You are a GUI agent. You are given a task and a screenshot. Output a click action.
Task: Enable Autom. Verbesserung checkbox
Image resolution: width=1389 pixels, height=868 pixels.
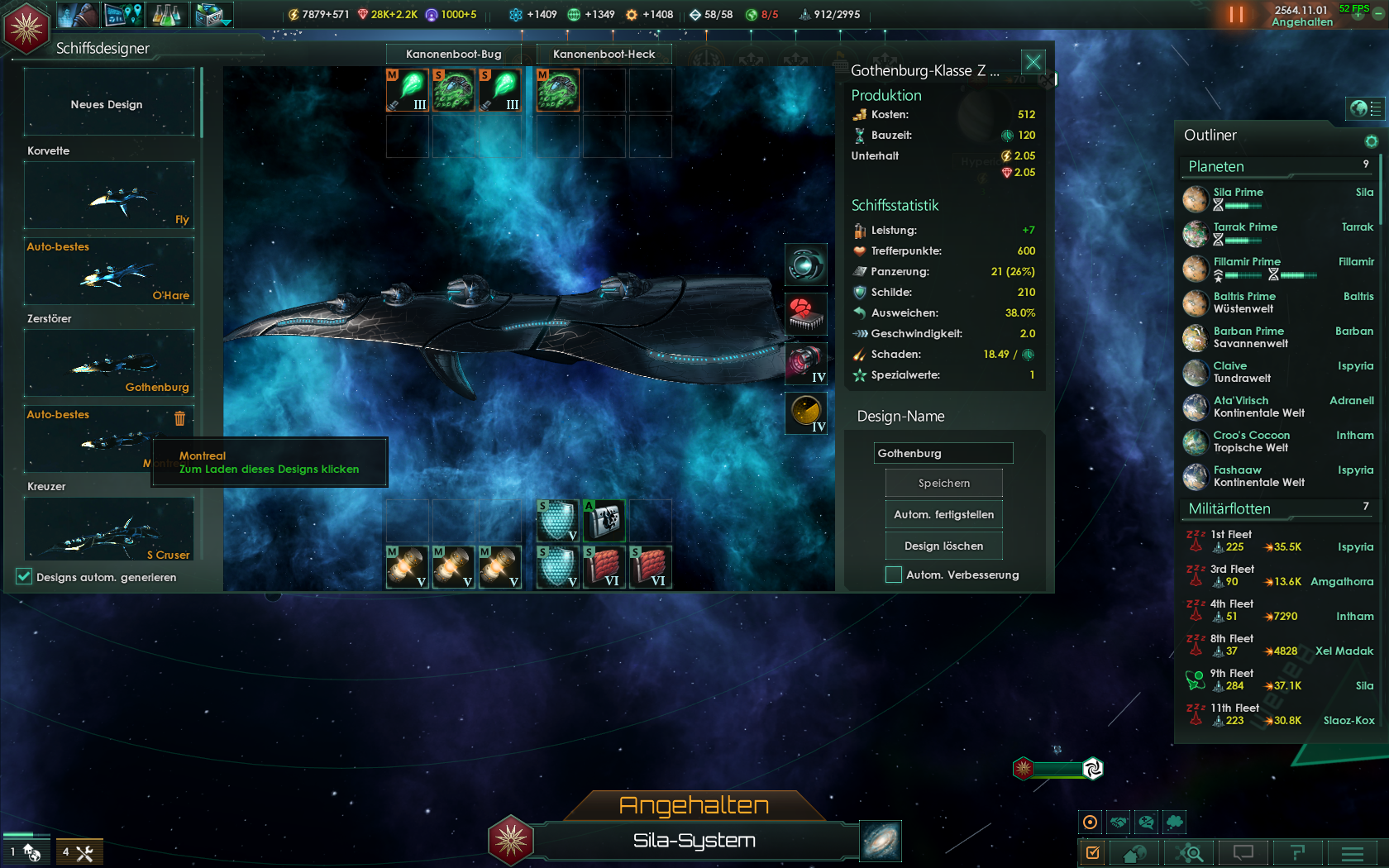point(894,575)
